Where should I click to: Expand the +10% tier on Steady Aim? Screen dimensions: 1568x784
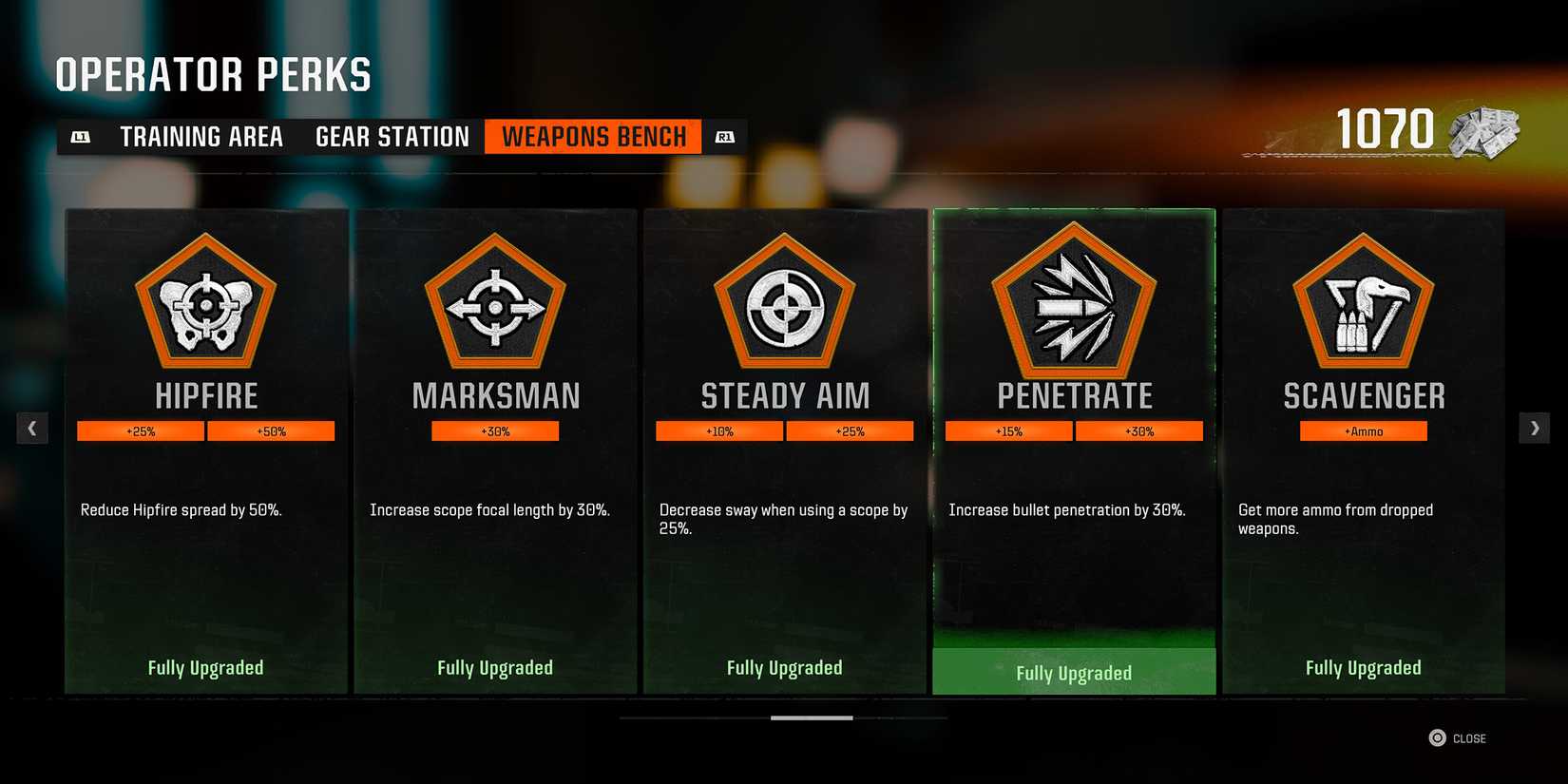(x=719, y=430)
